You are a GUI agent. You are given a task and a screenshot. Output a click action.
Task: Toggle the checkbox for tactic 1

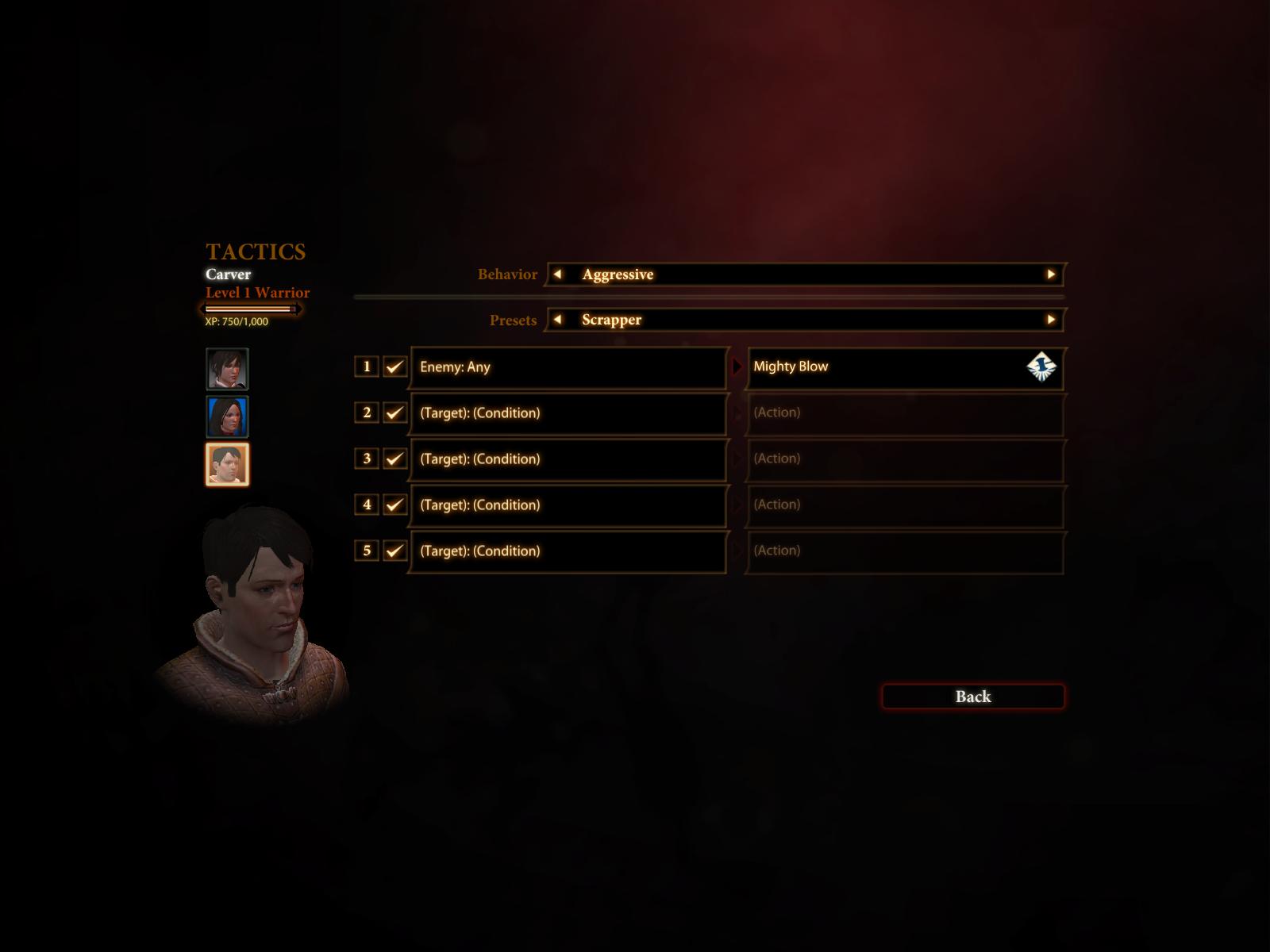(394, 367)
